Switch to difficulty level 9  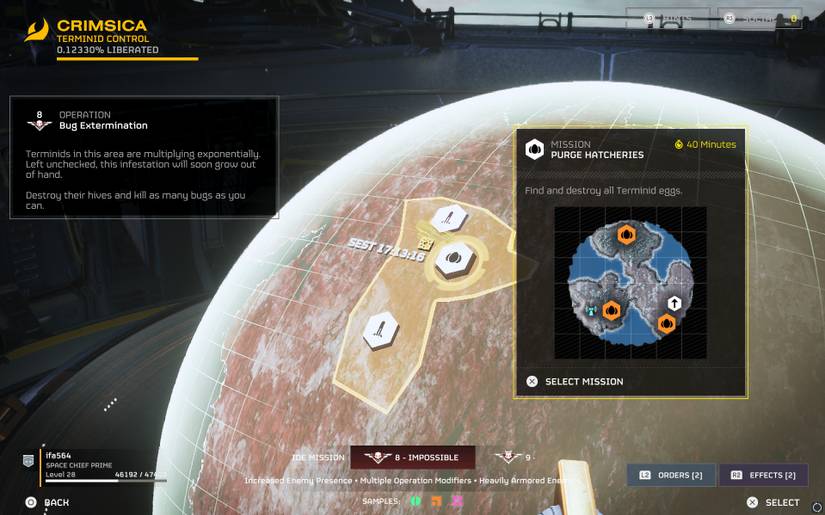[514, 457]
